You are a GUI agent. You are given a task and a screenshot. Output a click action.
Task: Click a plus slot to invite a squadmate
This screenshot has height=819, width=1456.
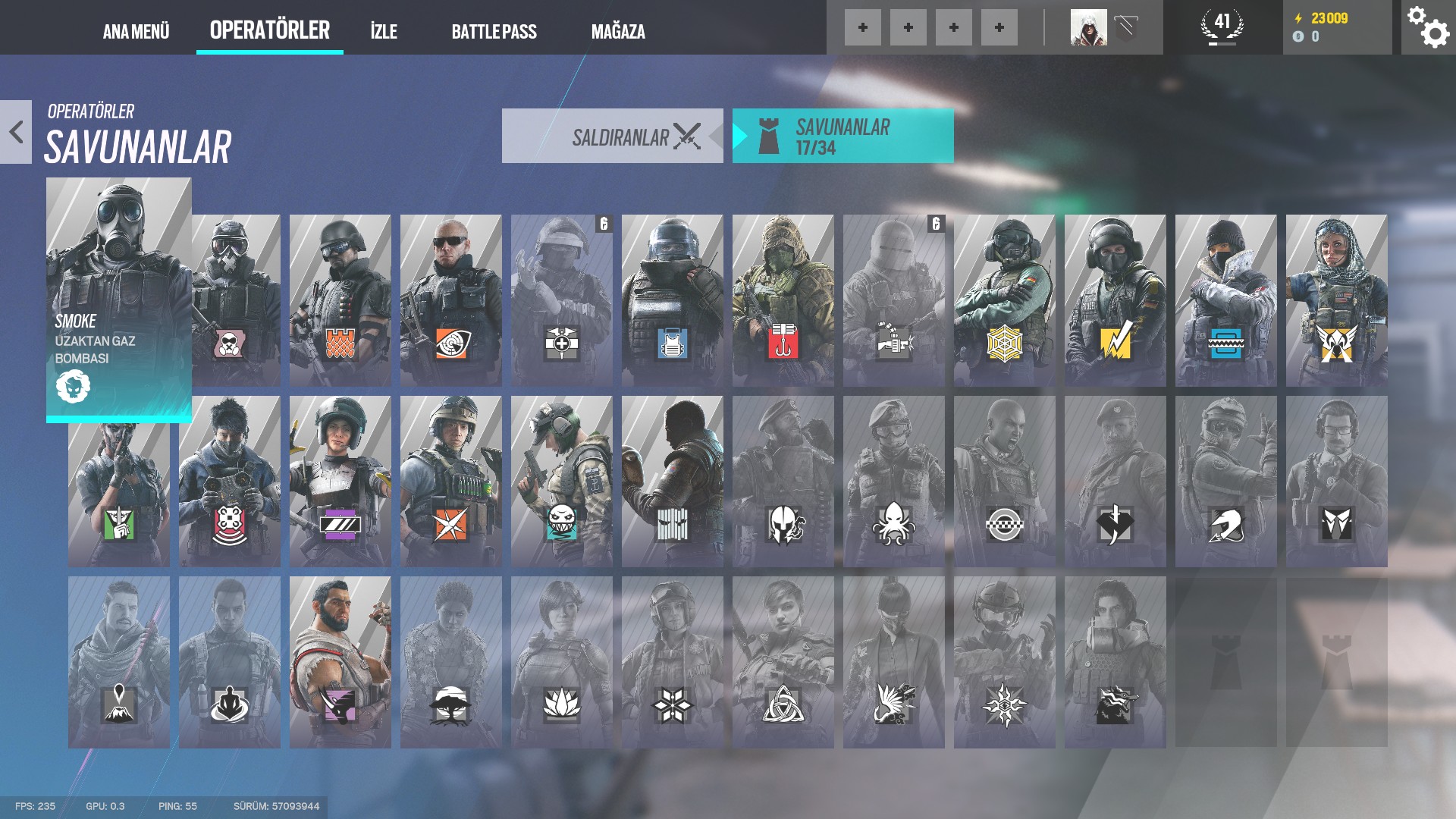[x=861, y=27]
